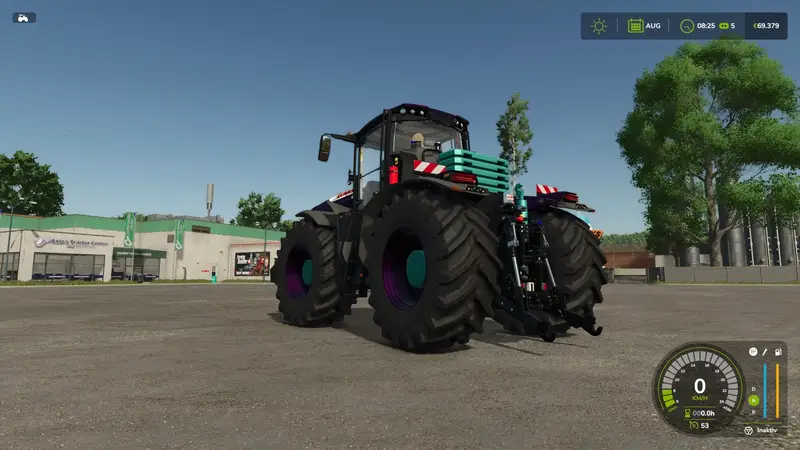Click the neutral gear N indicator
Viewport: 800px width, 450px height.
click(754, 400)
